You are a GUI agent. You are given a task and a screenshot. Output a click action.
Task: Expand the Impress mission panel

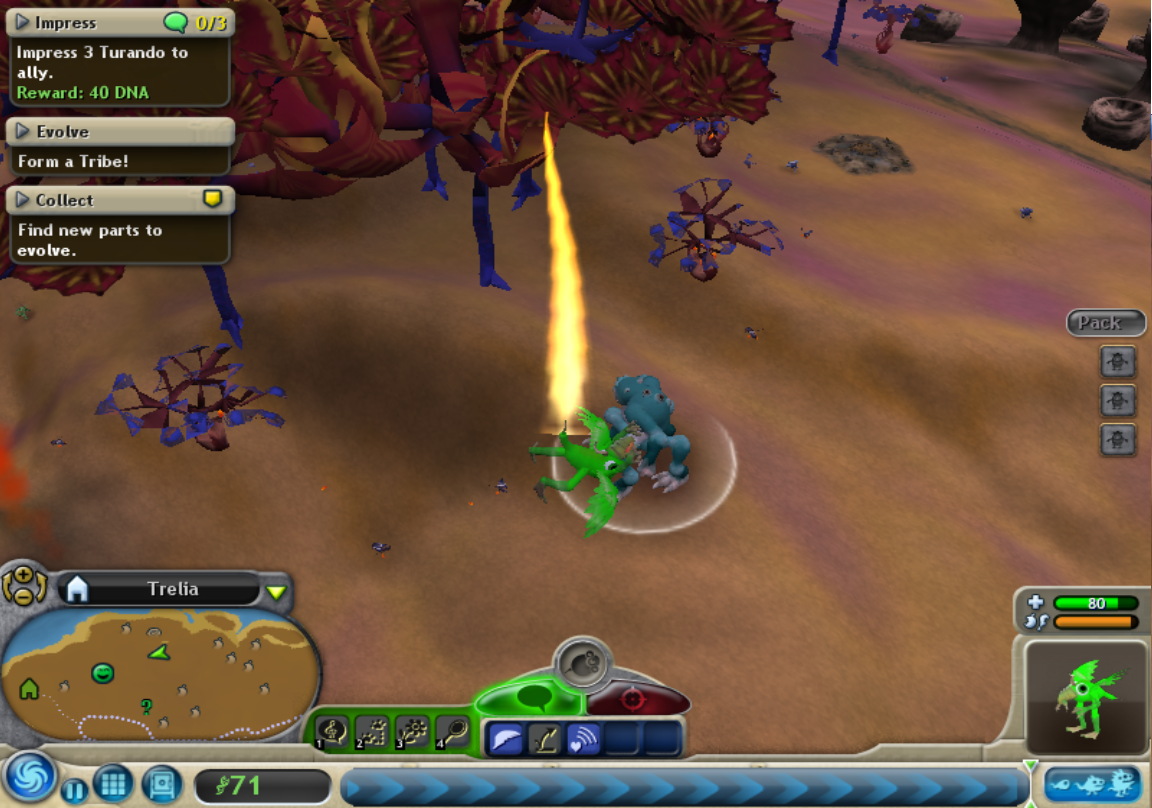[23, 22]
